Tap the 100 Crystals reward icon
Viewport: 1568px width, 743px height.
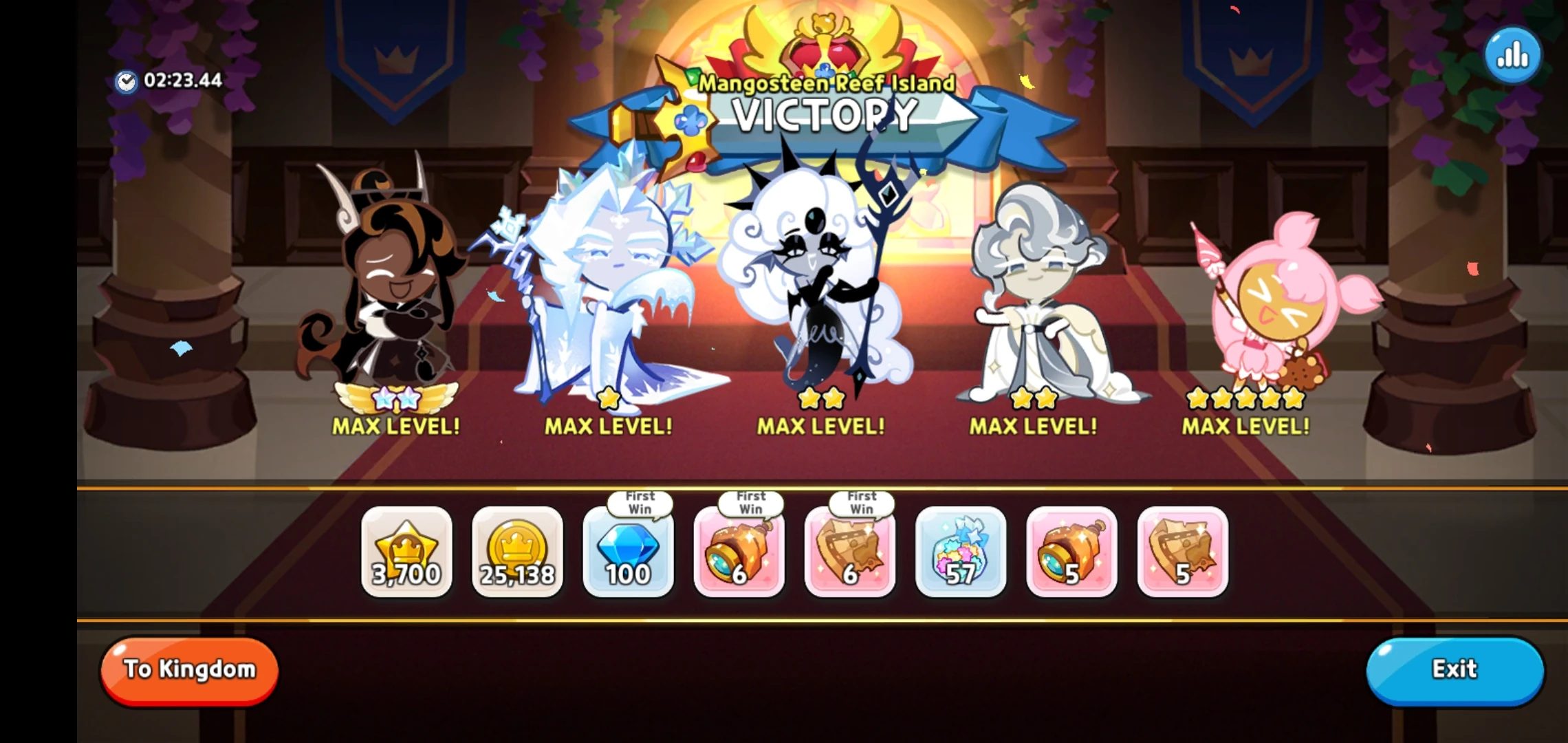click(x=628, y=554)
